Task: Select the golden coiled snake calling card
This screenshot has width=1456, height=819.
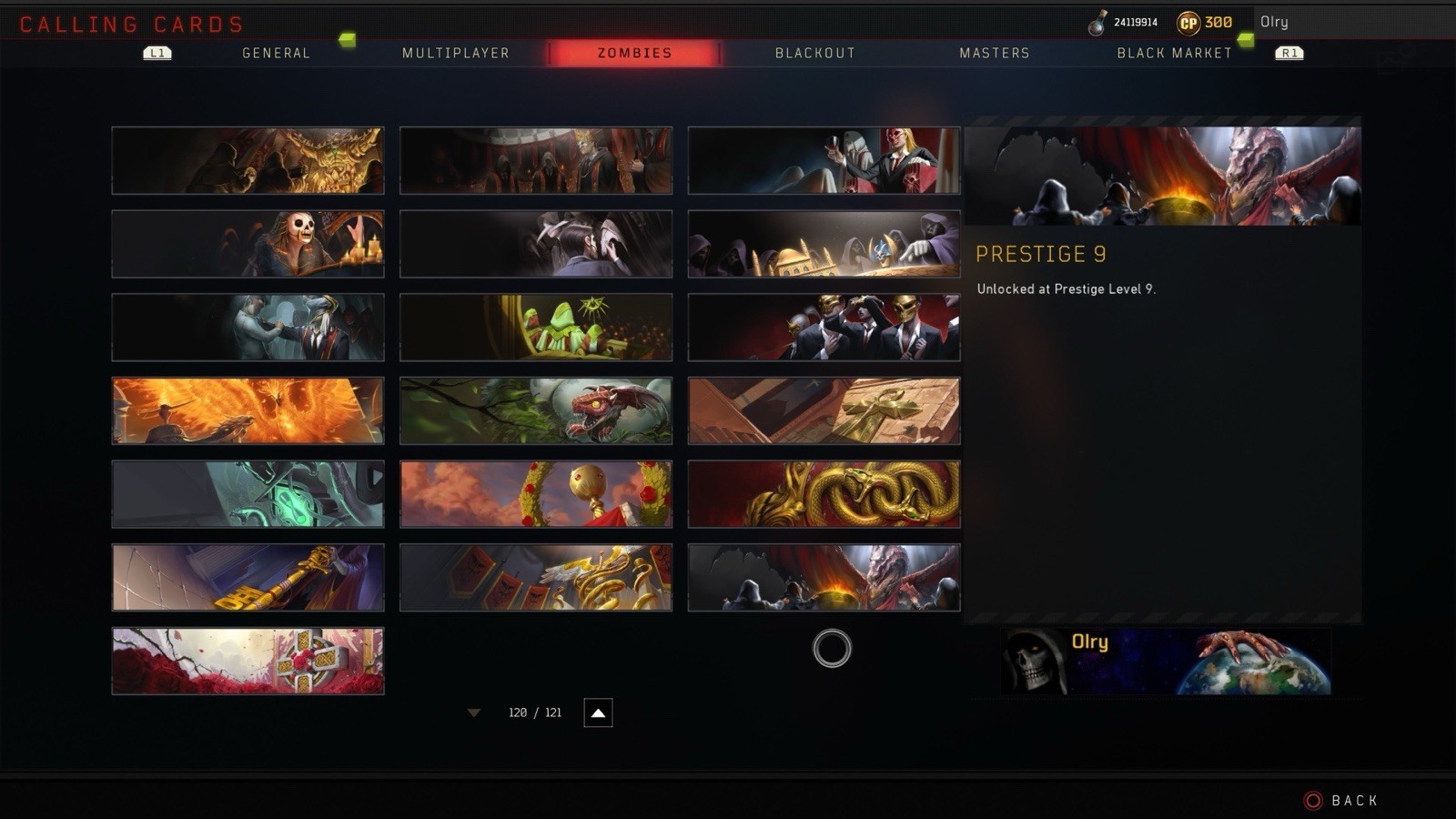Action: (824, 494)
